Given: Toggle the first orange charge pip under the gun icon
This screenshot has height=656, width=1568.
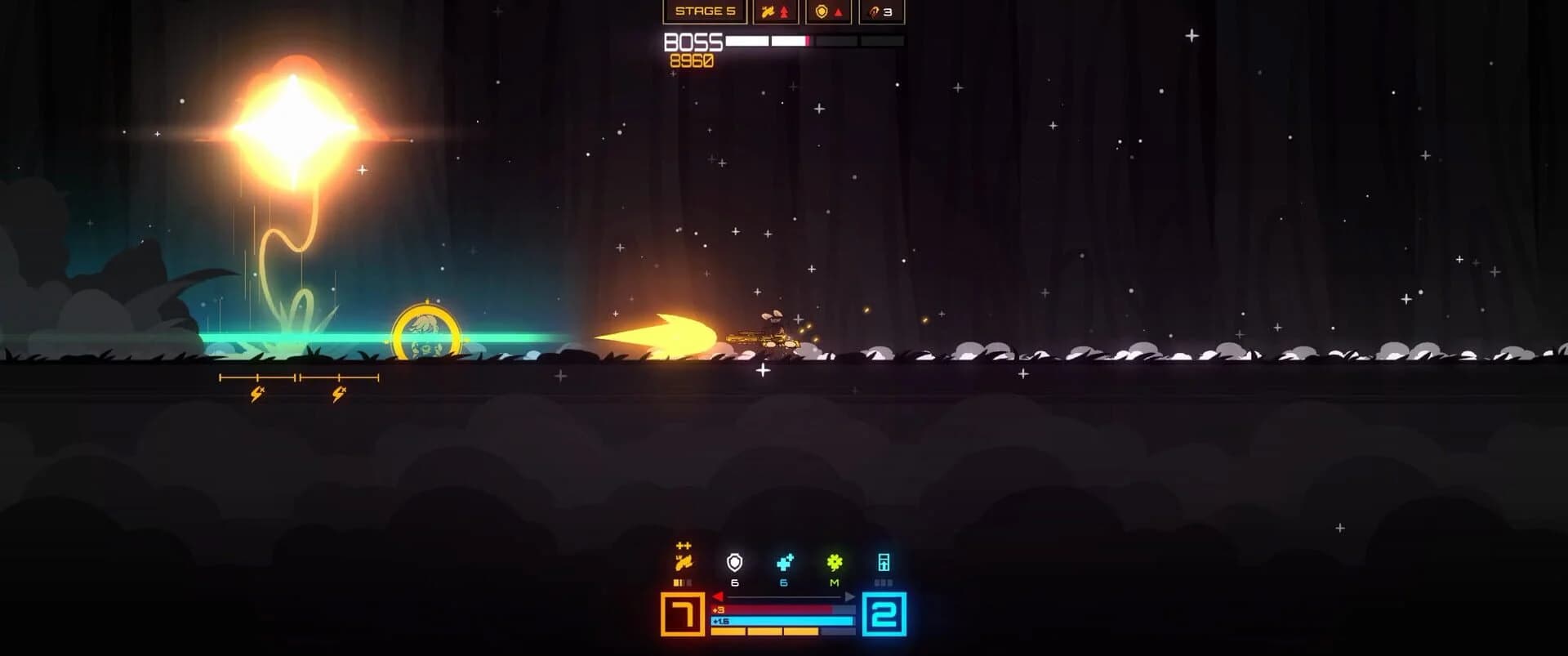Looking at the screenshot, I should (676, 582).
